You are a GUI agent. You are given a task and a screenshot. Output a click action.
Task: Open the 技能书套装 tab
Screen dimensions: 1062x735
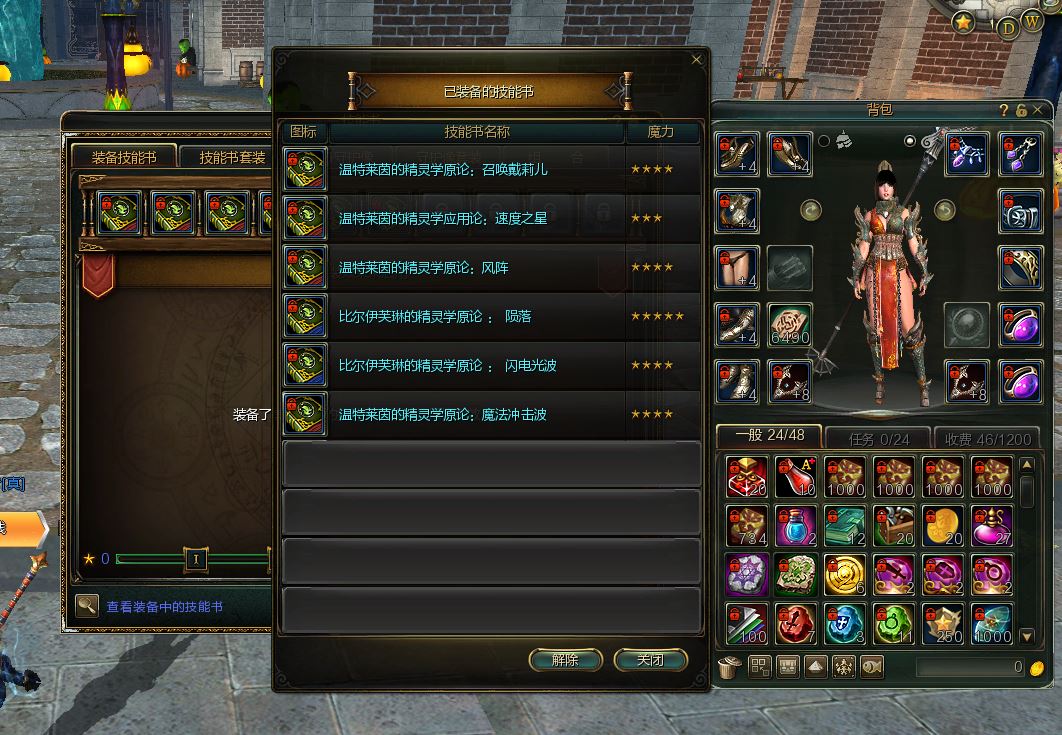232,157
